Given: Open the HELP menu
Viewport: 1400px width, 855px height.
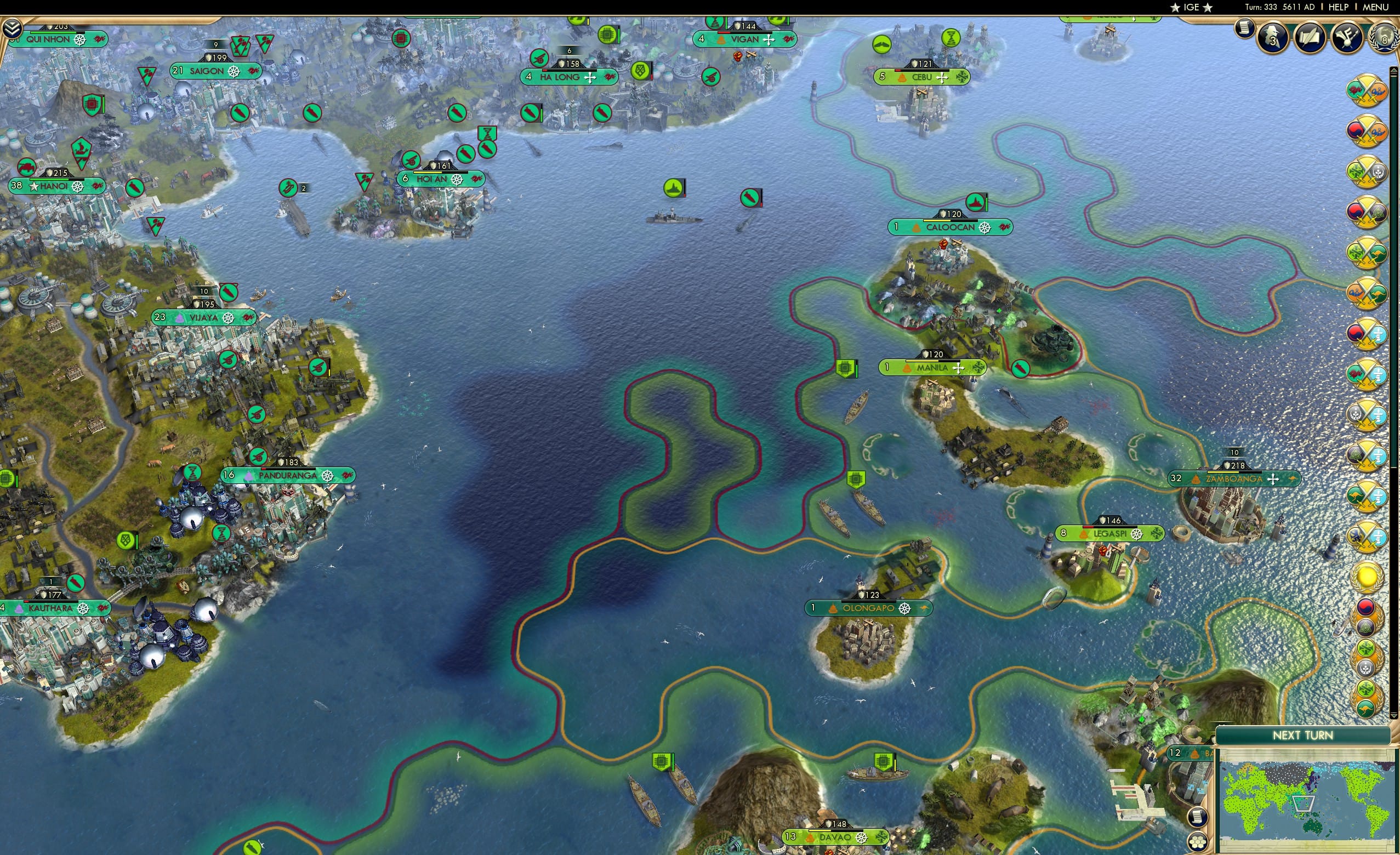Looking at the screenshot, I should click(1339, 7).
